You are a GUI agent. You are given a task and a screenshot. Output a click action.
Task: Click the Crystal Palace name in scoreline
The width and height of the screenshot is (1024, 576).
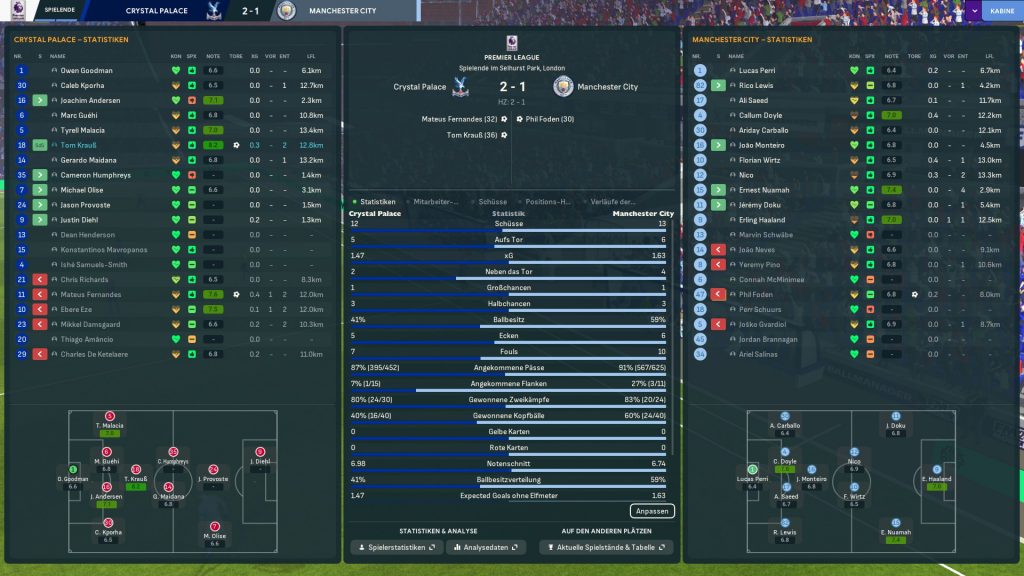click(x=420, y=87)
